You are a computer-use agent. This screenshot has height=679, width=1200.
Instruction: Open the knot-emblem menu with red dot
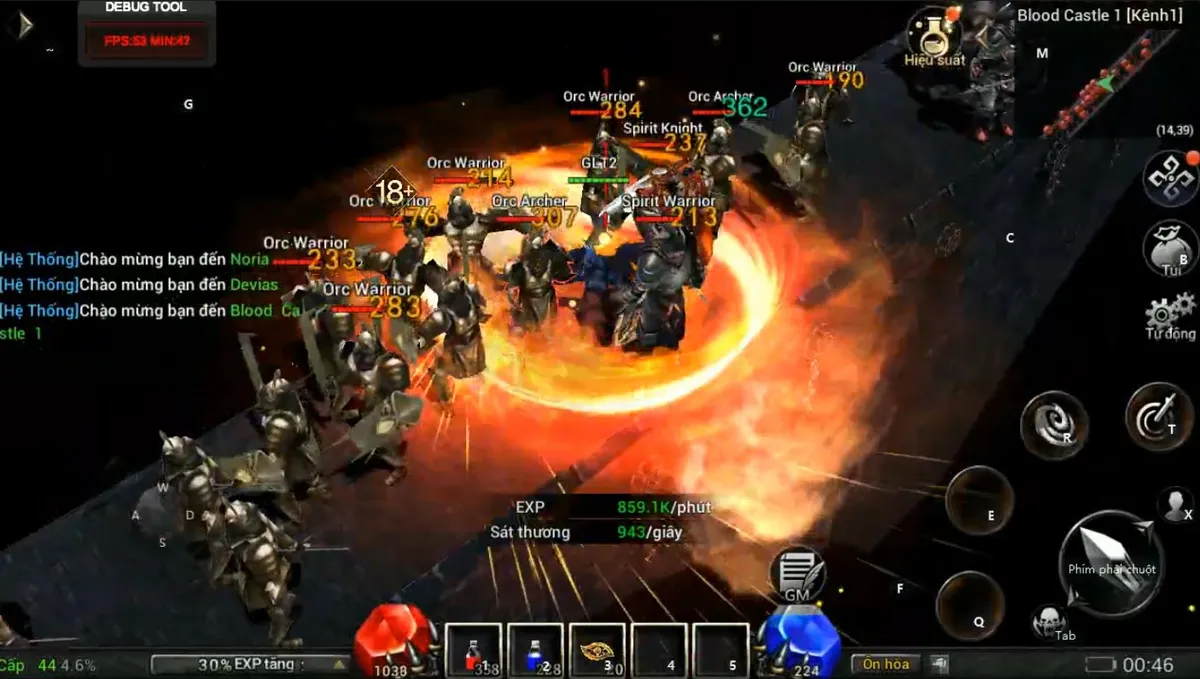(x=1169, y=178)
